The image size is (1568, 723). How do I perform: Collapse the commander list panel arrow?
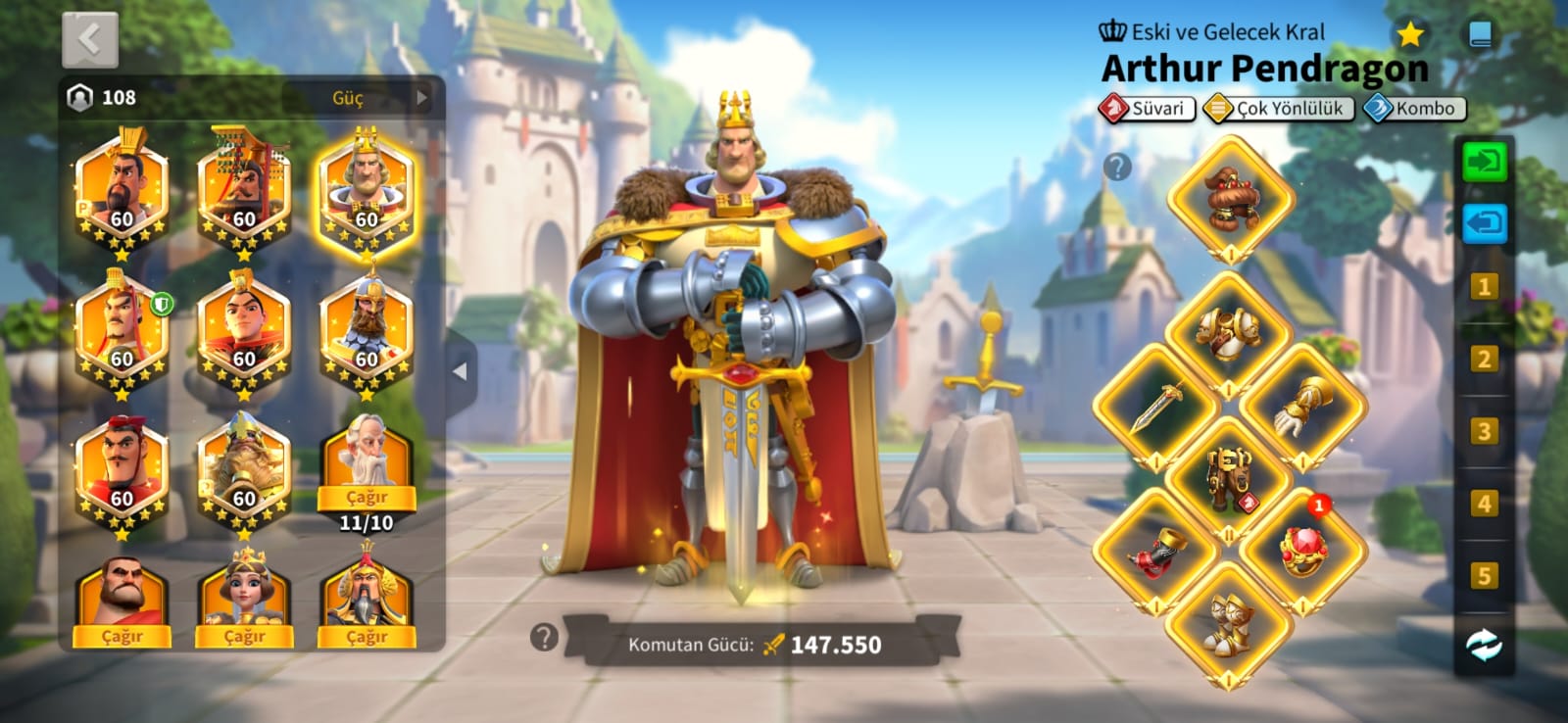(x=460, y=371)
